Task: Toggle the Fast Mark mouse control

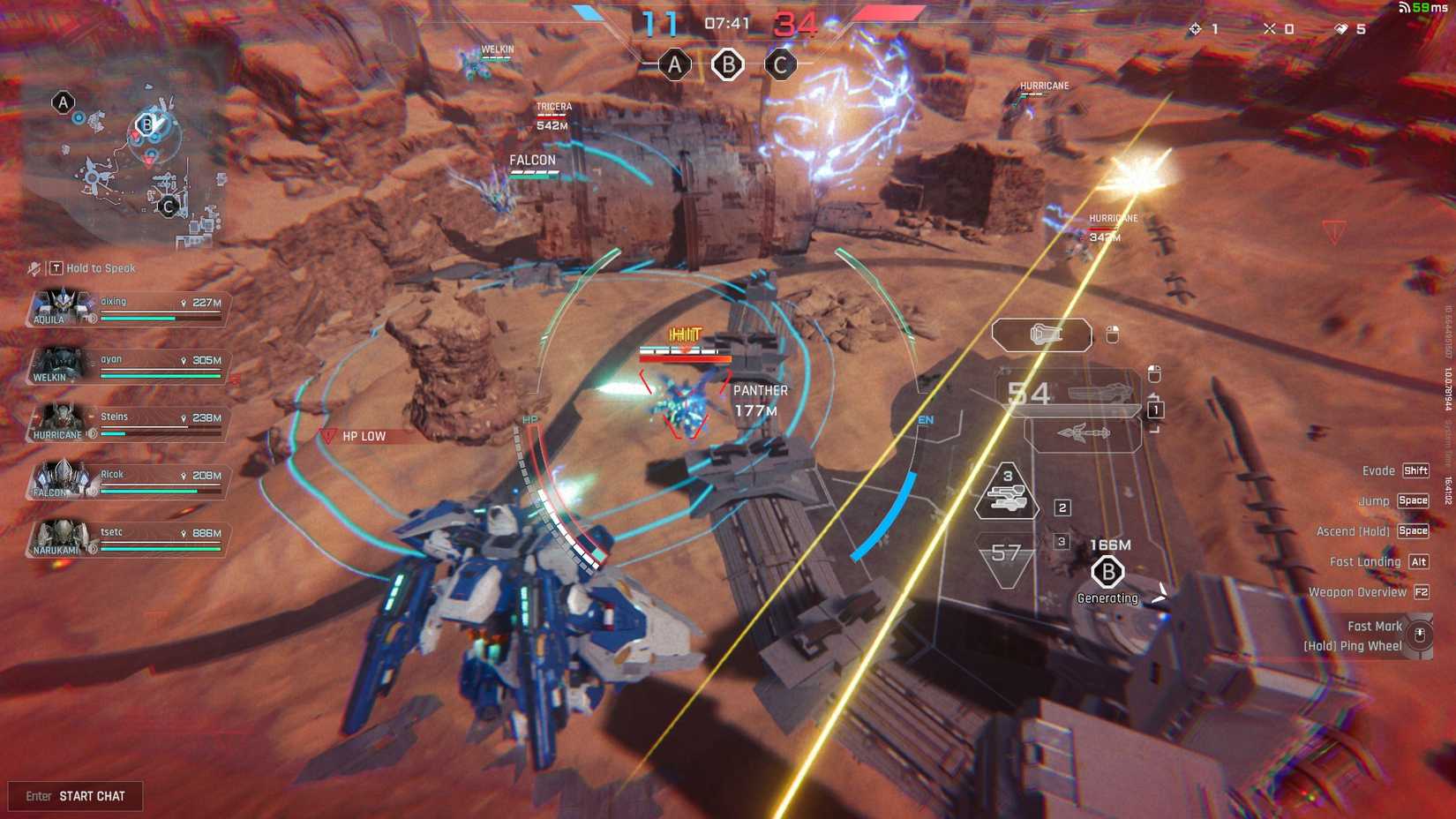Action: (1421, 635)
